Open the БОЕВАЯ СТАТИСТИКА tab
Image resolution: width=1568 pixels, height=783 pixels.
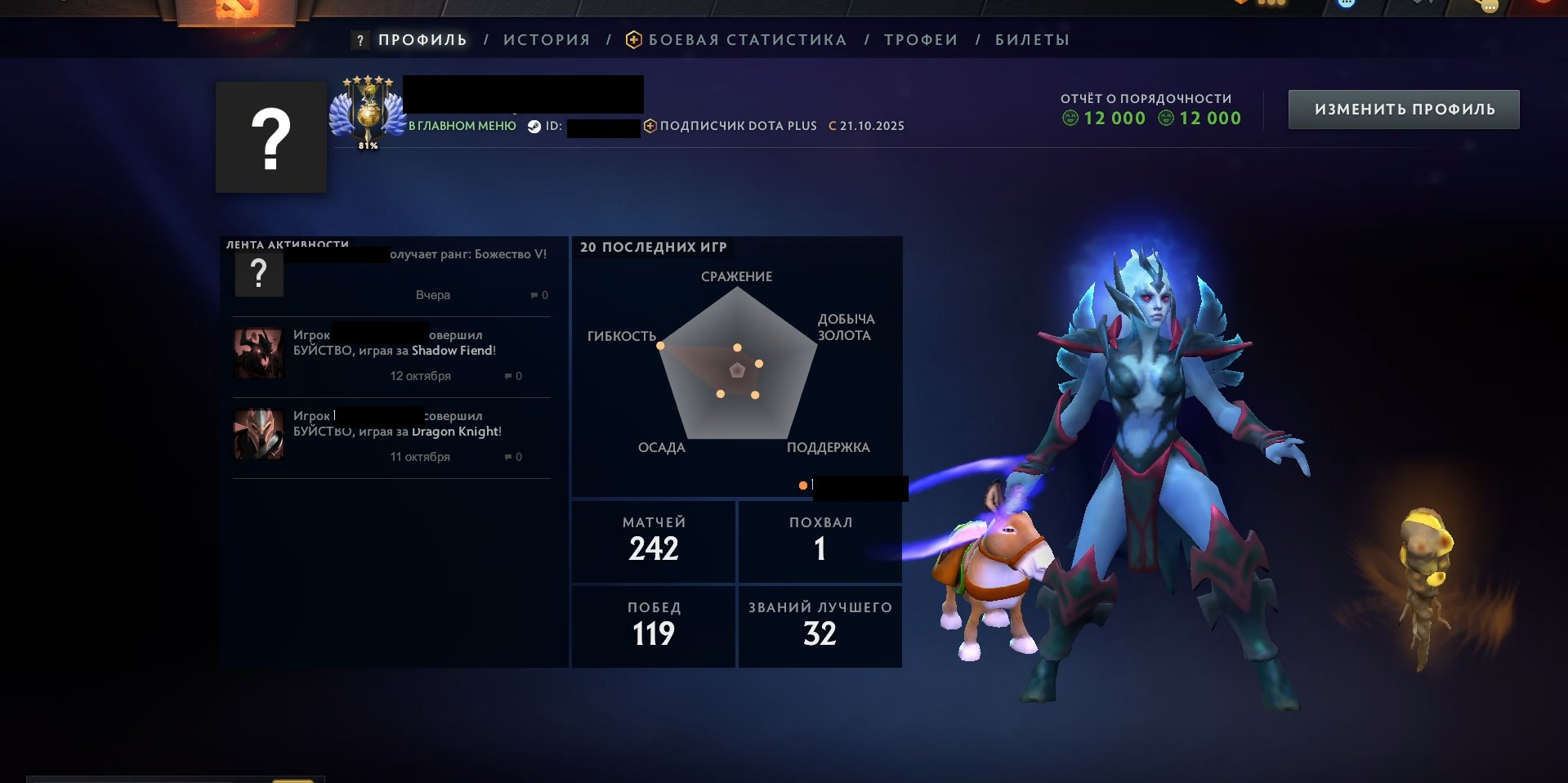(x=746, y=38)
